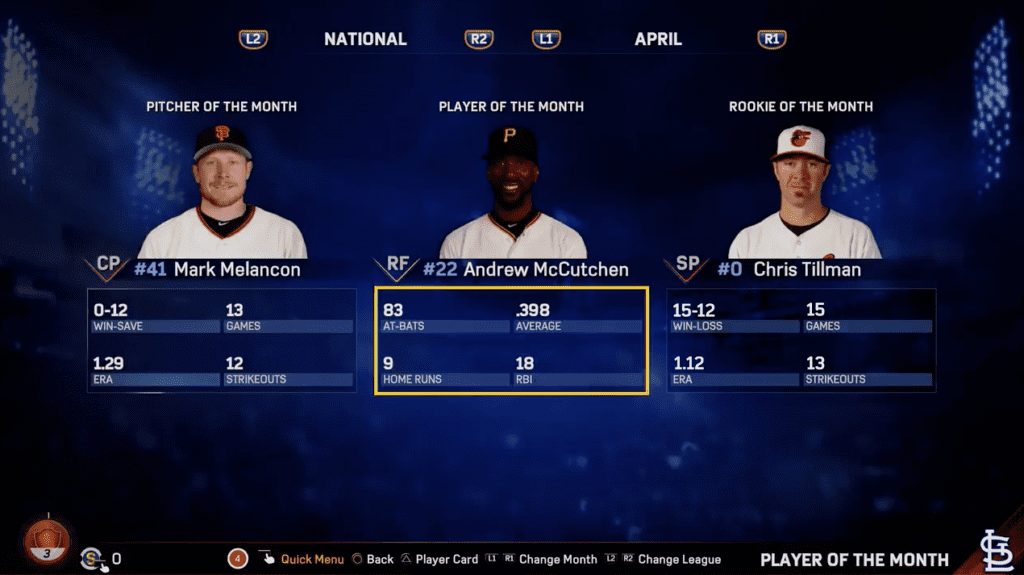Select Andrew McCutchen's highlighted stats panel
The image size is (1024, 575).
[x=511, y=341]
